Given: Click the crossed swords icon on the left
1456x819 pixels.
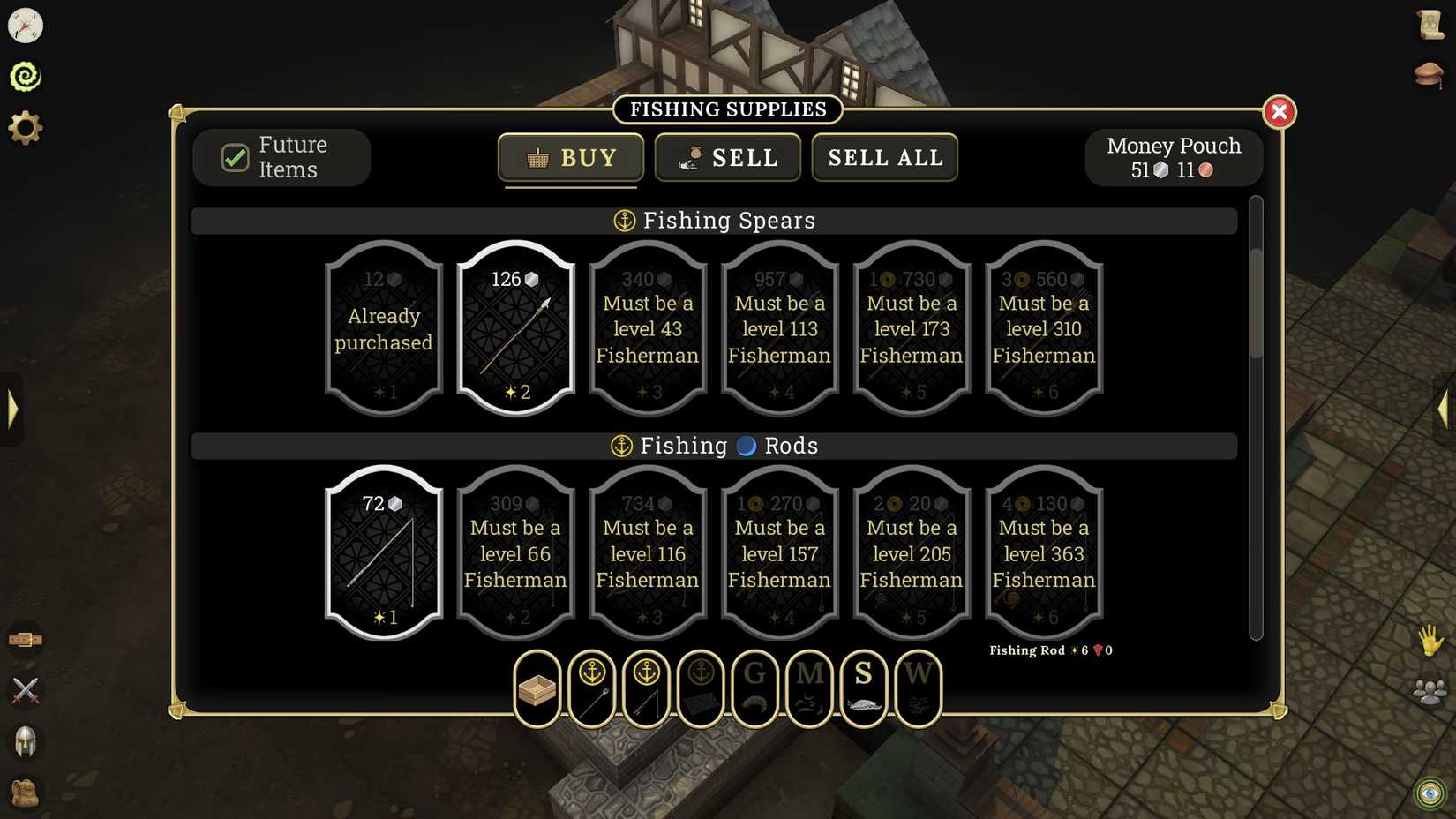Looking at the screenshot, I should click(26, 691).
